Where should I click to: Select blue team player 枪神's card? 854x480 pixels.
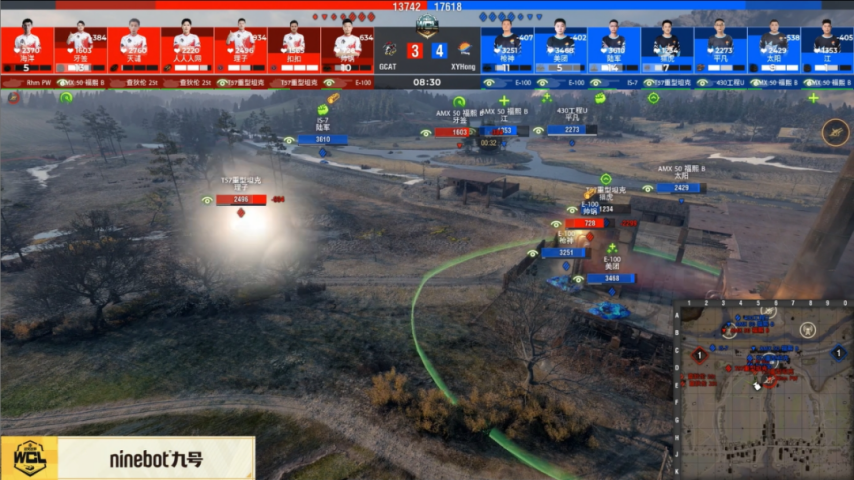[x=507, y=47]
